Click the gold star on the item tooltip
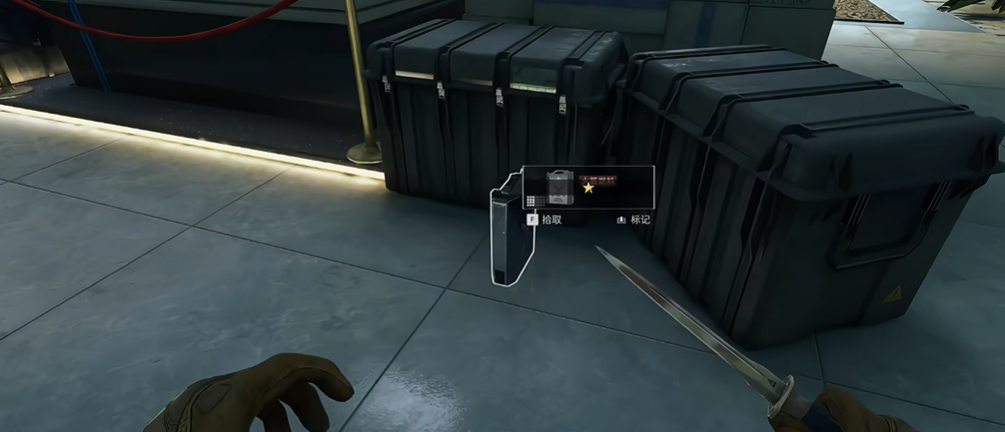1005x432 pixels. click(589, 188)
